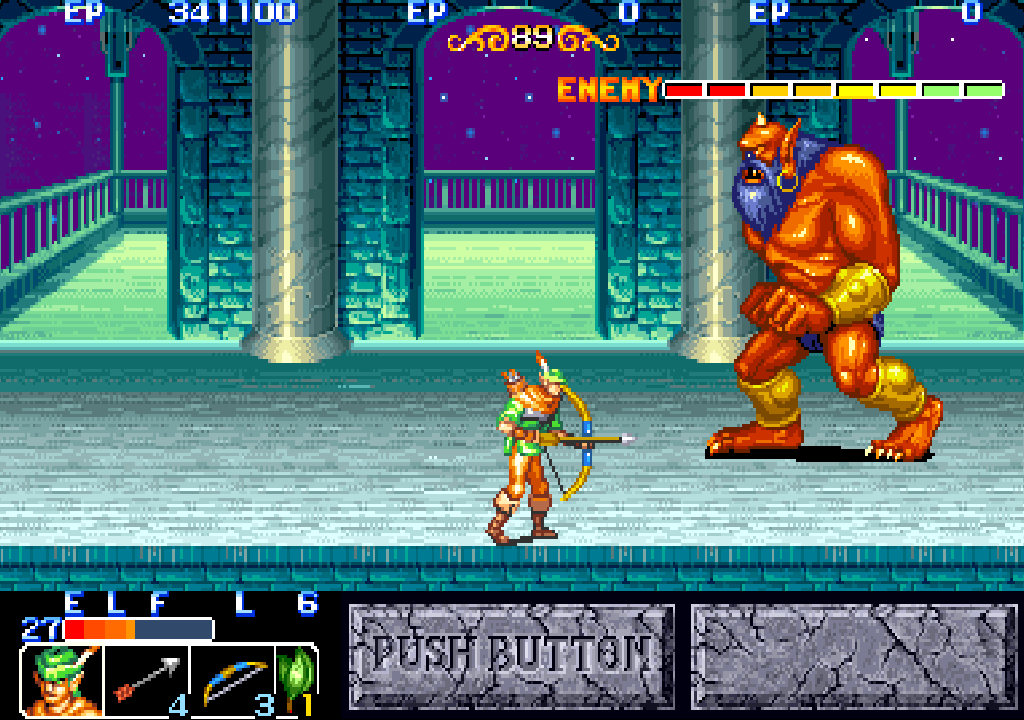
Task: Click the elf character portrait
Action: [x=60, y=681]
